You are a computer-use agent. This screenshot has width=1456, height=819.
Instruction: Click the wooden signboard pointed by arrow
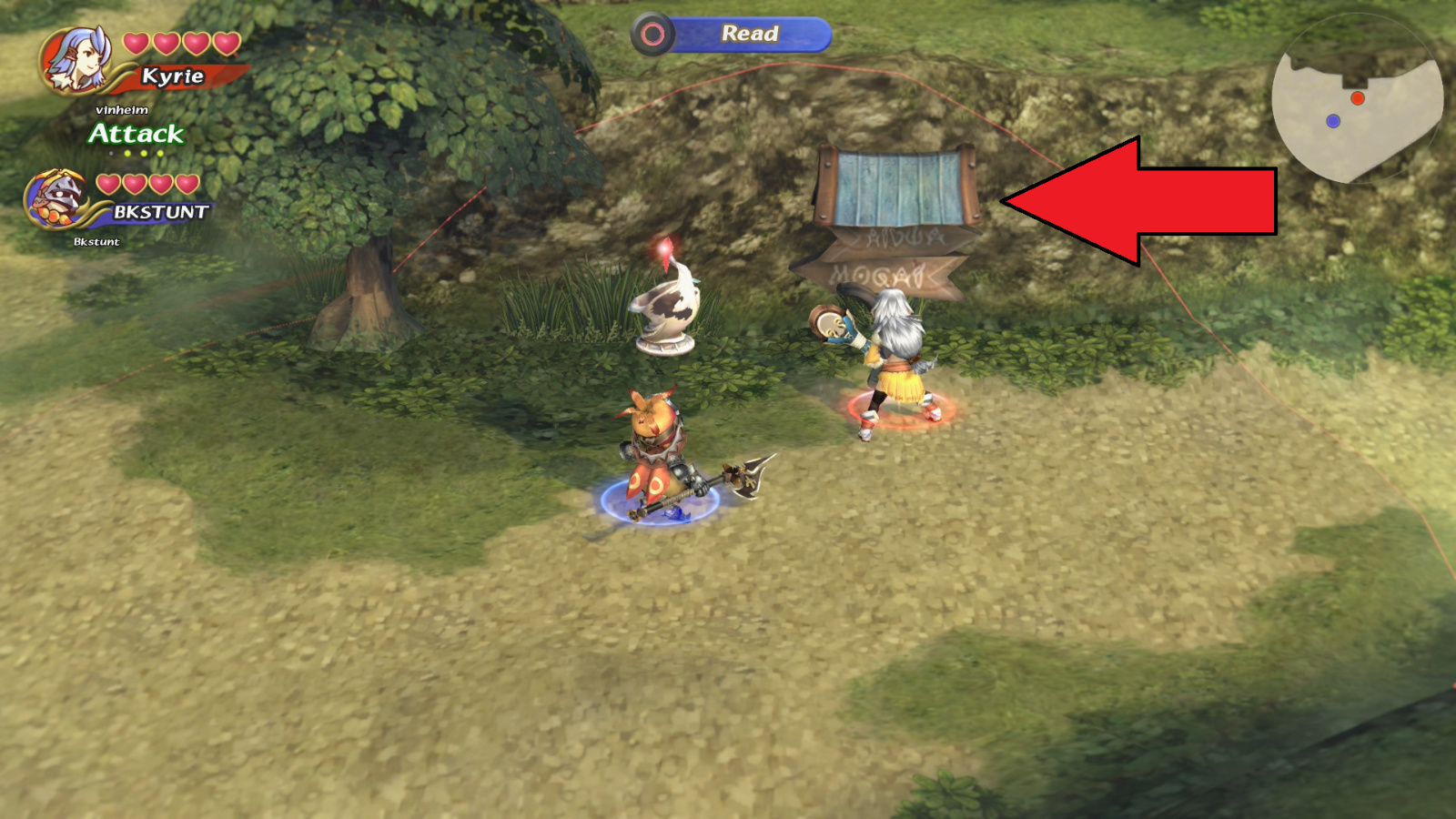[x=895, y=187]
